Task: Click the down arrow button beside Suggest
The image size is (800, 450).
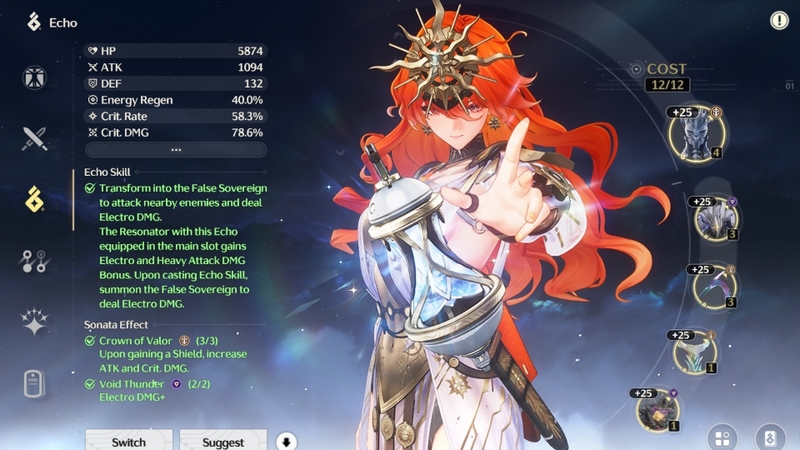Action: 287,441
